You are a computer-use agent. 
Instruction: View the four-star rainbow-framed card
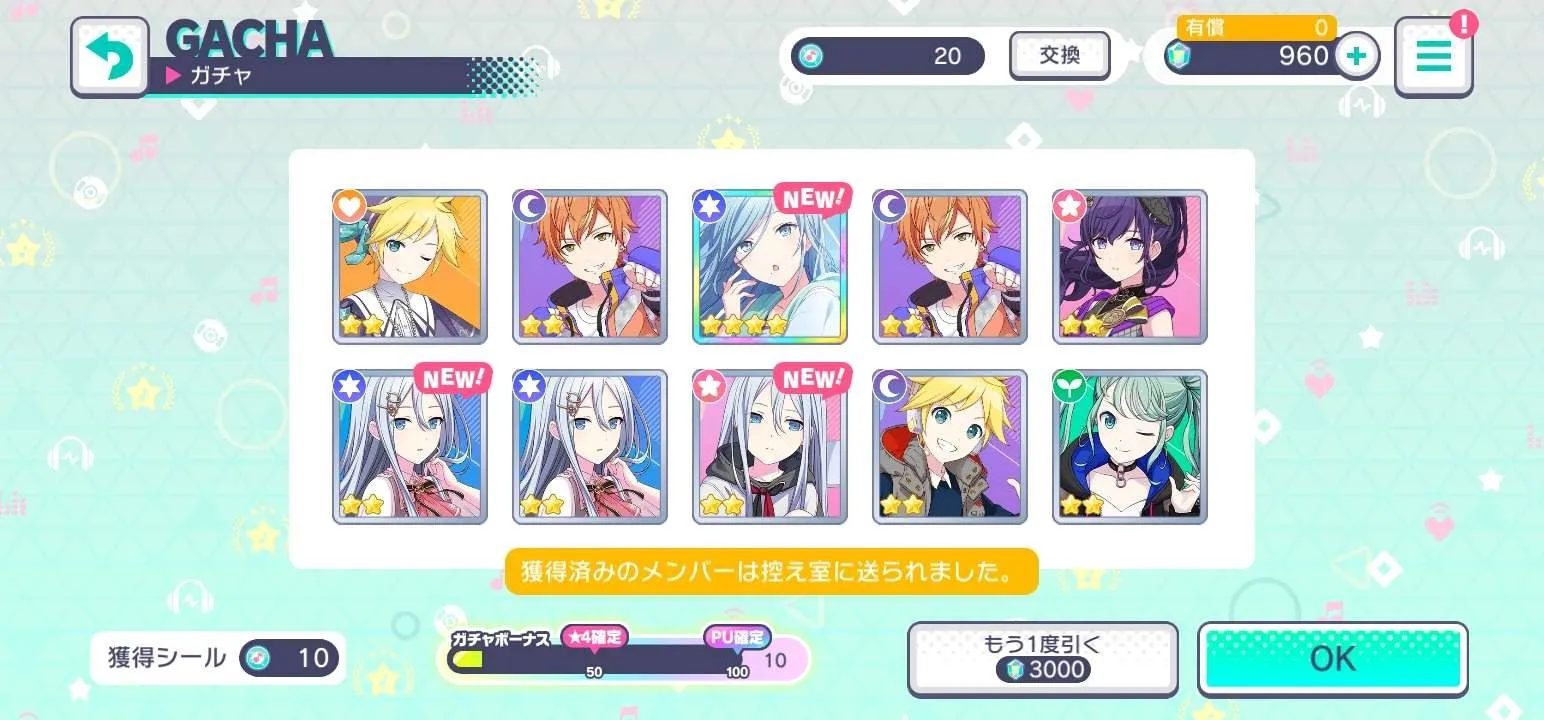pos(770,266)
